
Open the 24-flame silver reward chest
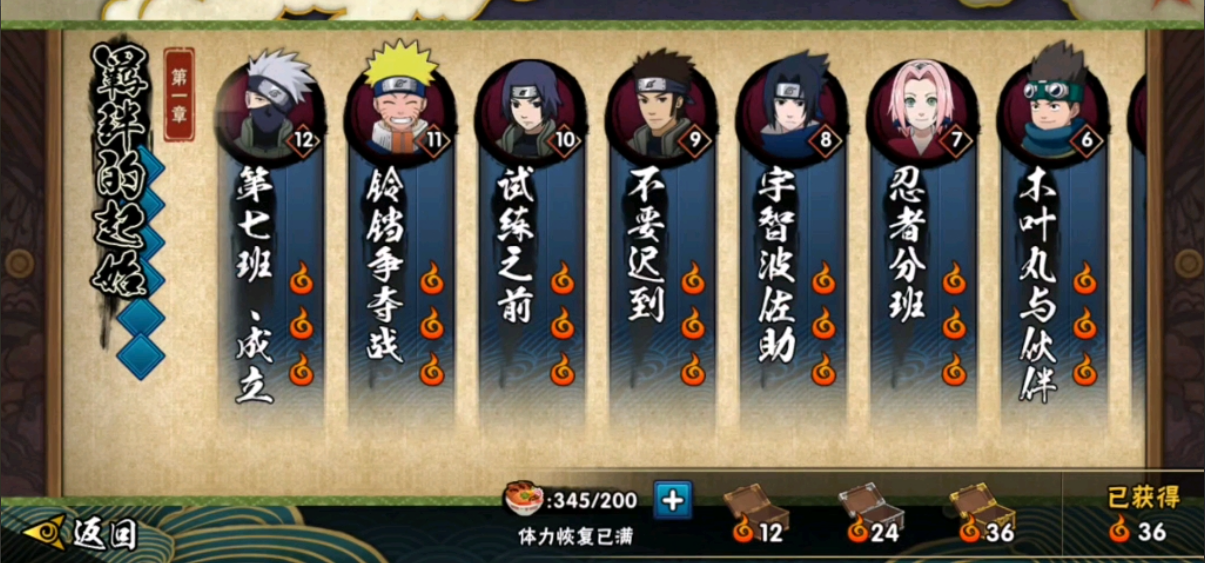click(x=870, y=506)
